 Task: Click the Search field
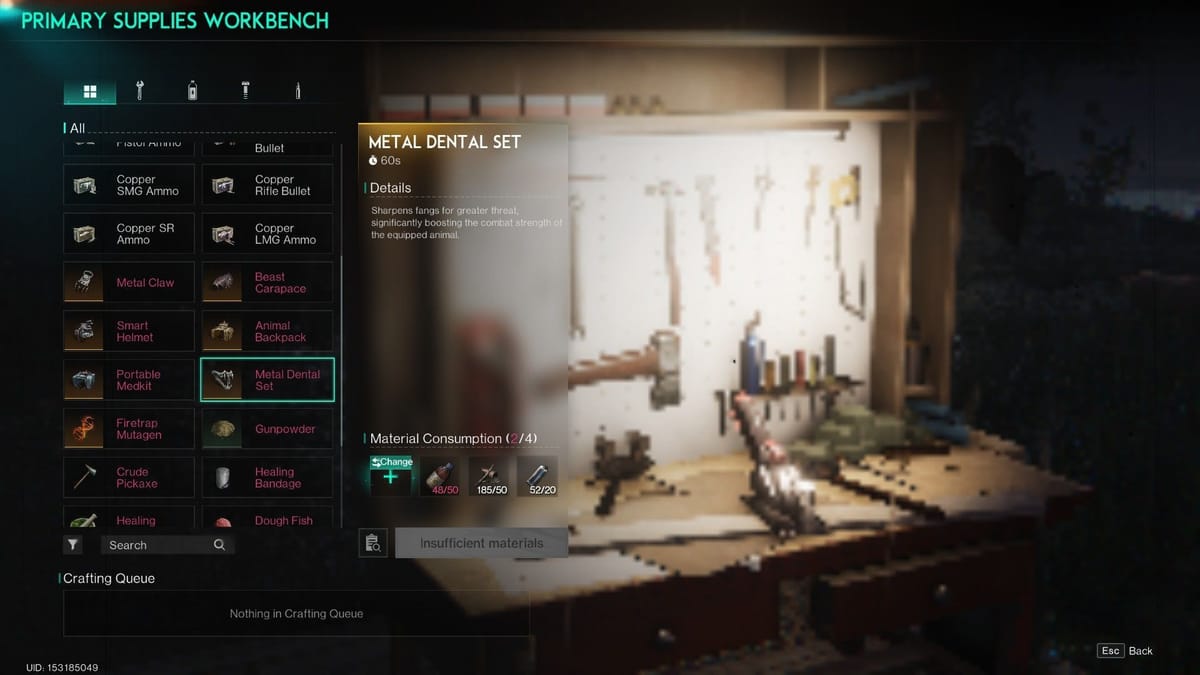(x=160, y=545)
